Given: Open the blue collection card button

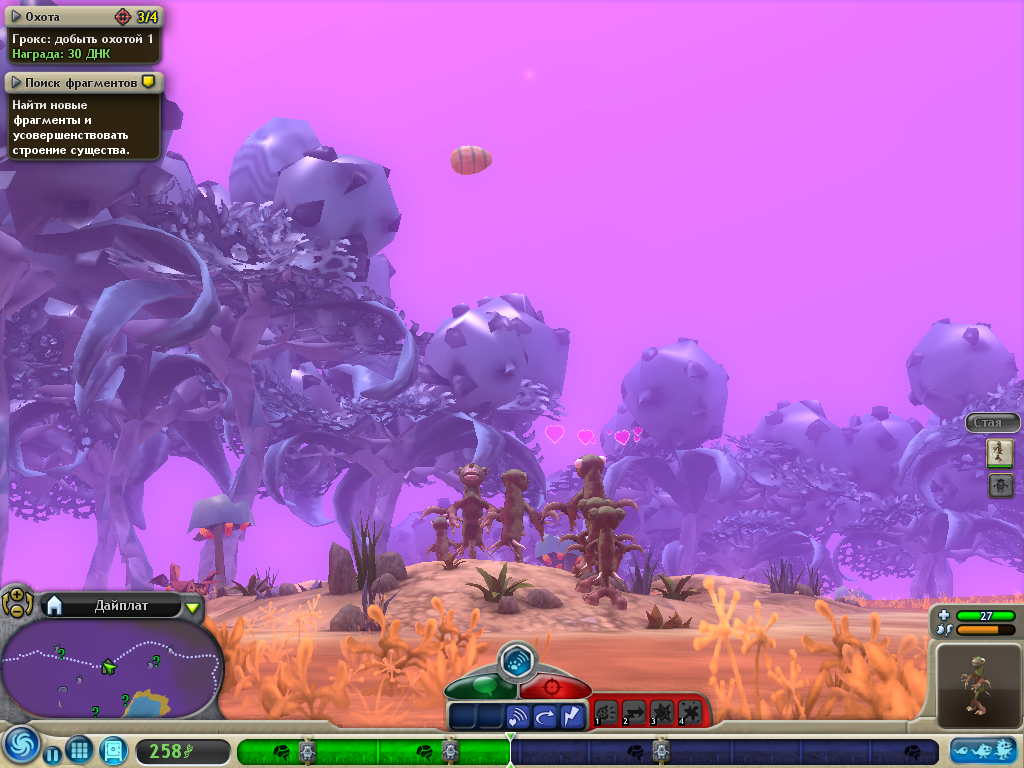Looking at the screenshot, I should pos(114,750).
